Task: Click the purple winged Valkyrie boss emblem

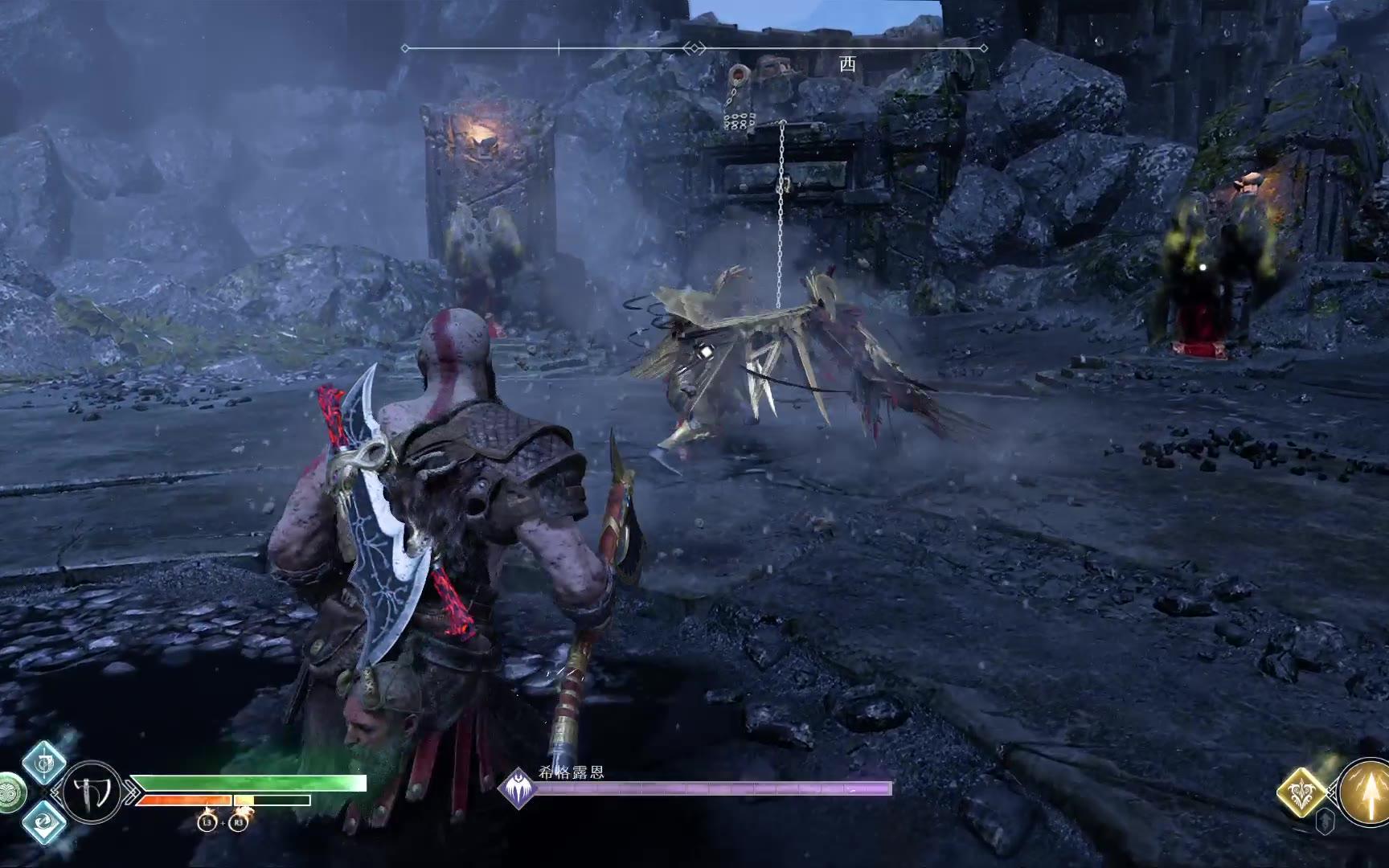Action: click(x=518, y=788)
